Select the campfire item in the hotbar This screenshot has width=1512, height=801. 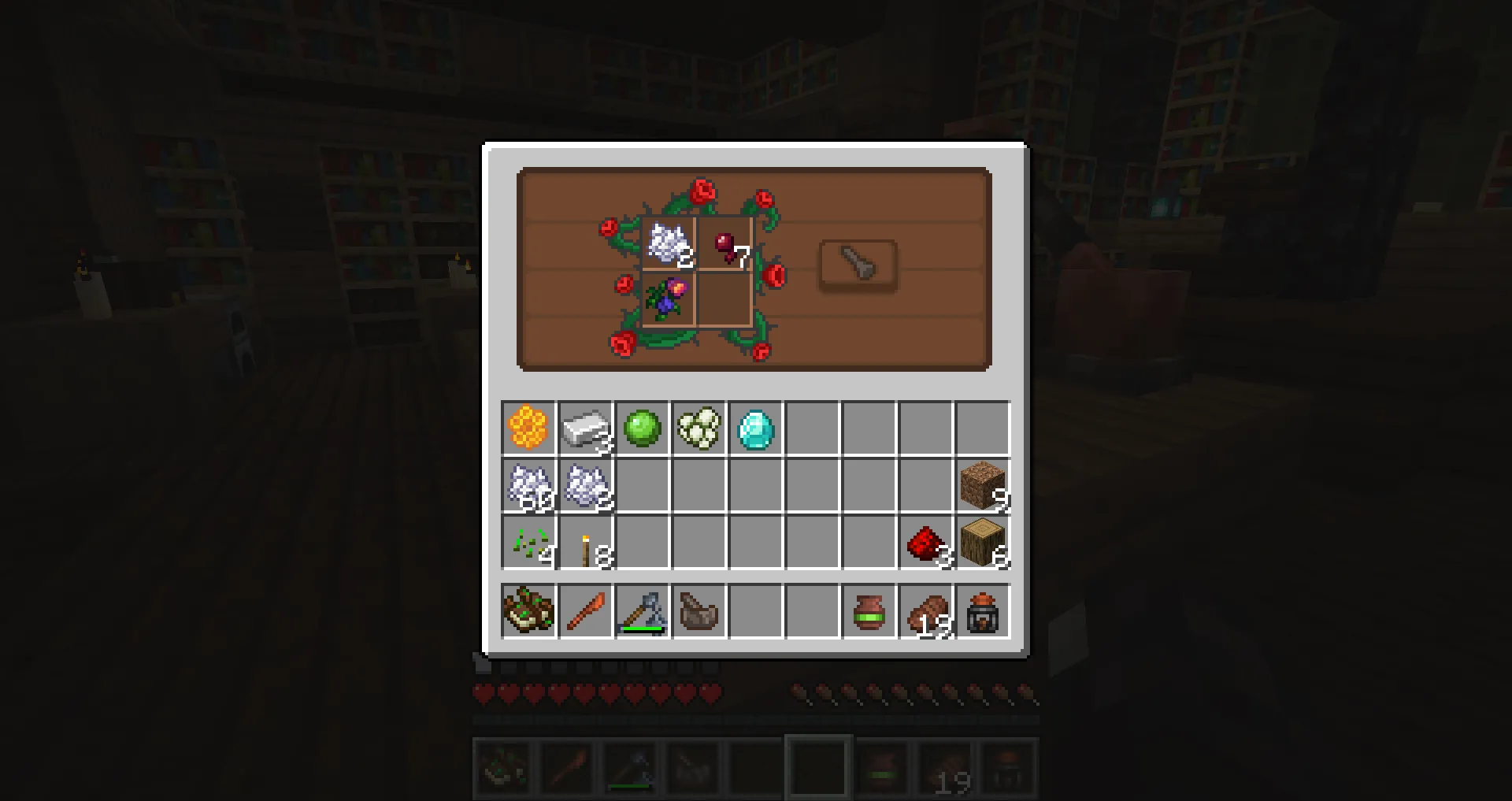983,612
